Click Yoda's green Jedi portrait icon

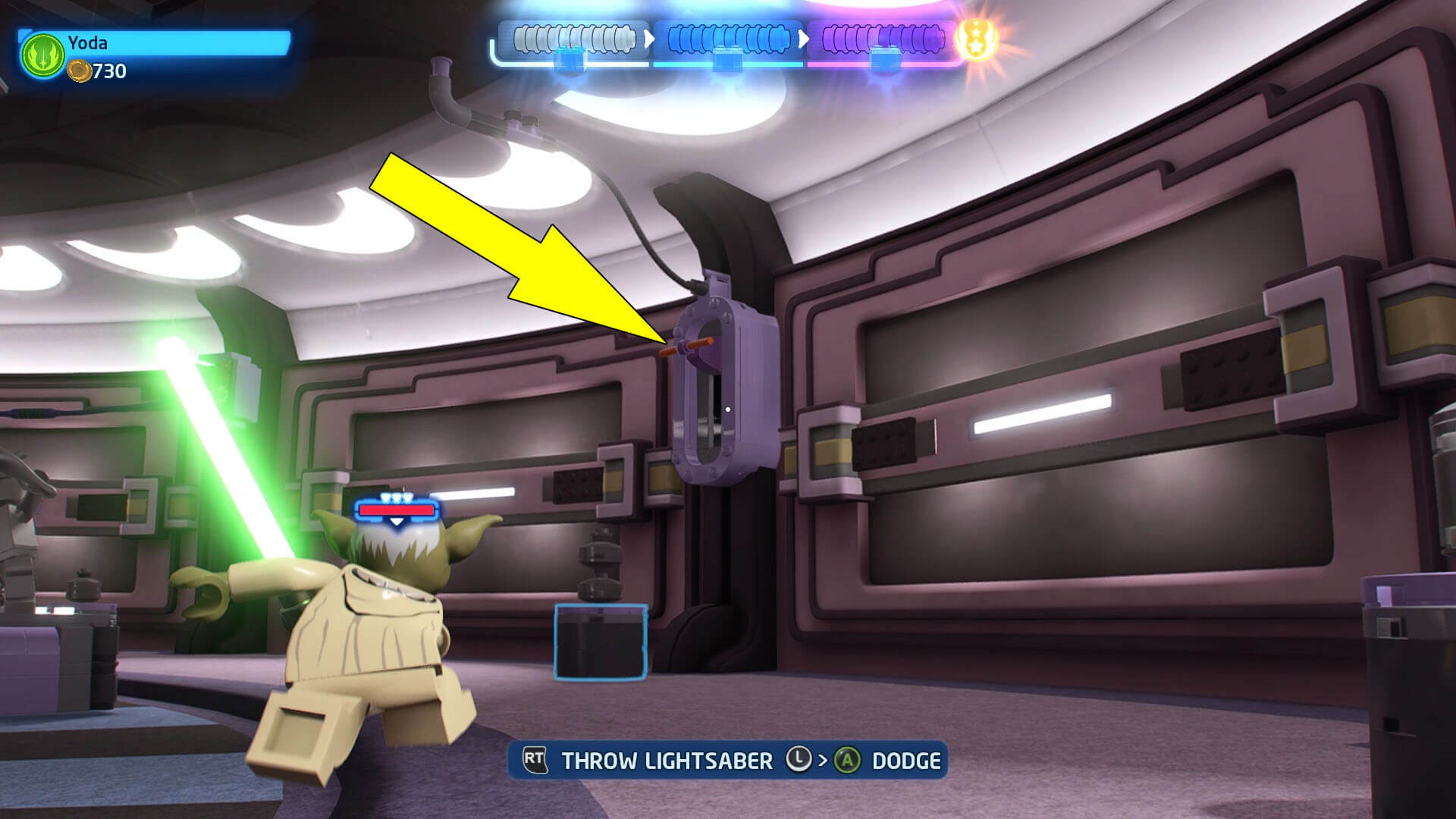[x=42, y=56]
